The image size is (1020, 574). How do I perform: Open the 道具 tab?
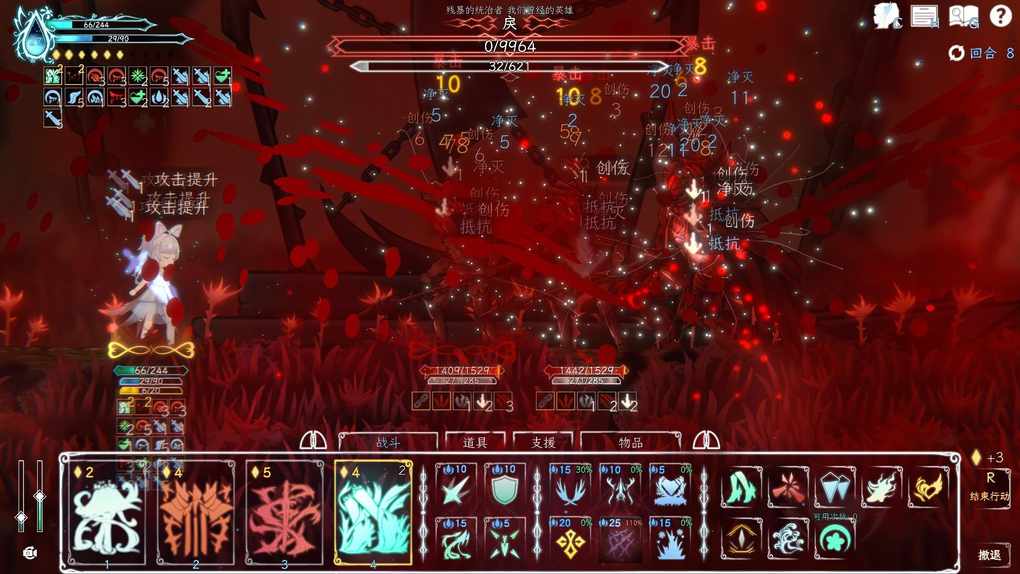click(x=475, y=442)
